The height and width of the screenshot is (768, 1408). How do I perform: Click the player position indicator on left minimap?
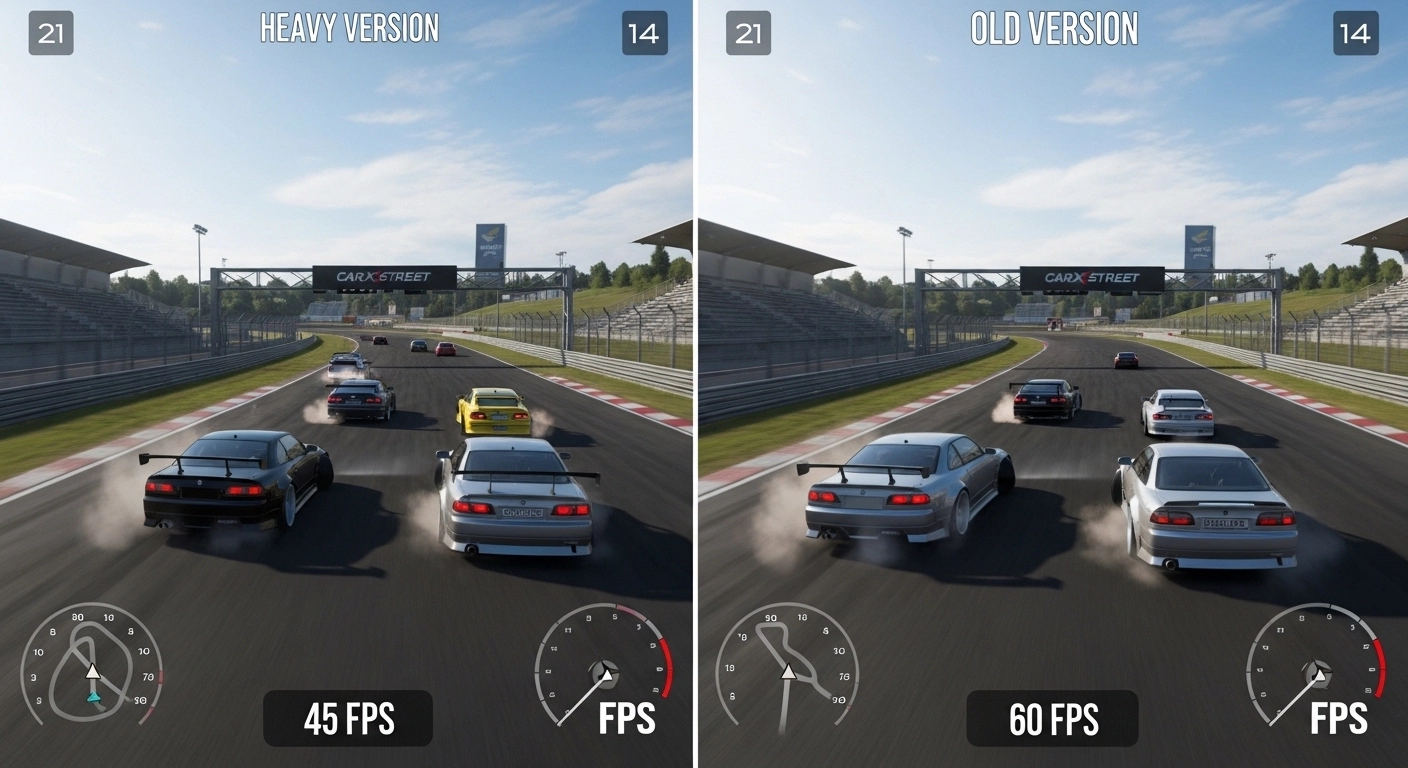[x=92, y=673]
